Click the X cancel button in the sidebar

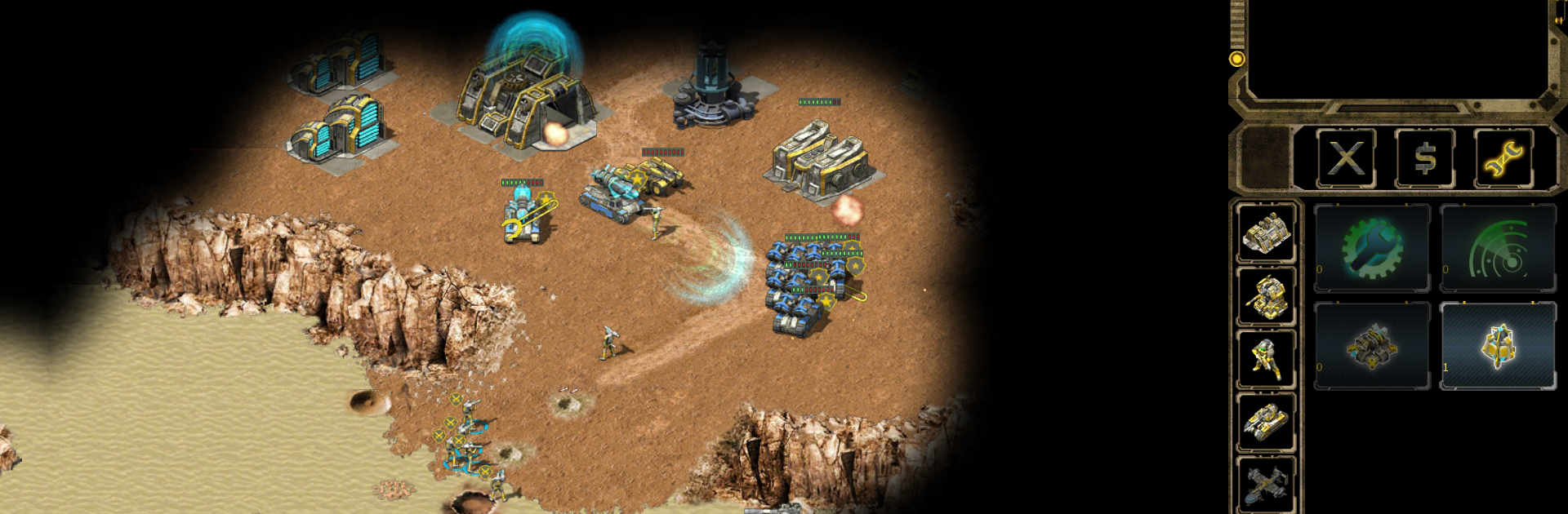[x=1345, y=158]
